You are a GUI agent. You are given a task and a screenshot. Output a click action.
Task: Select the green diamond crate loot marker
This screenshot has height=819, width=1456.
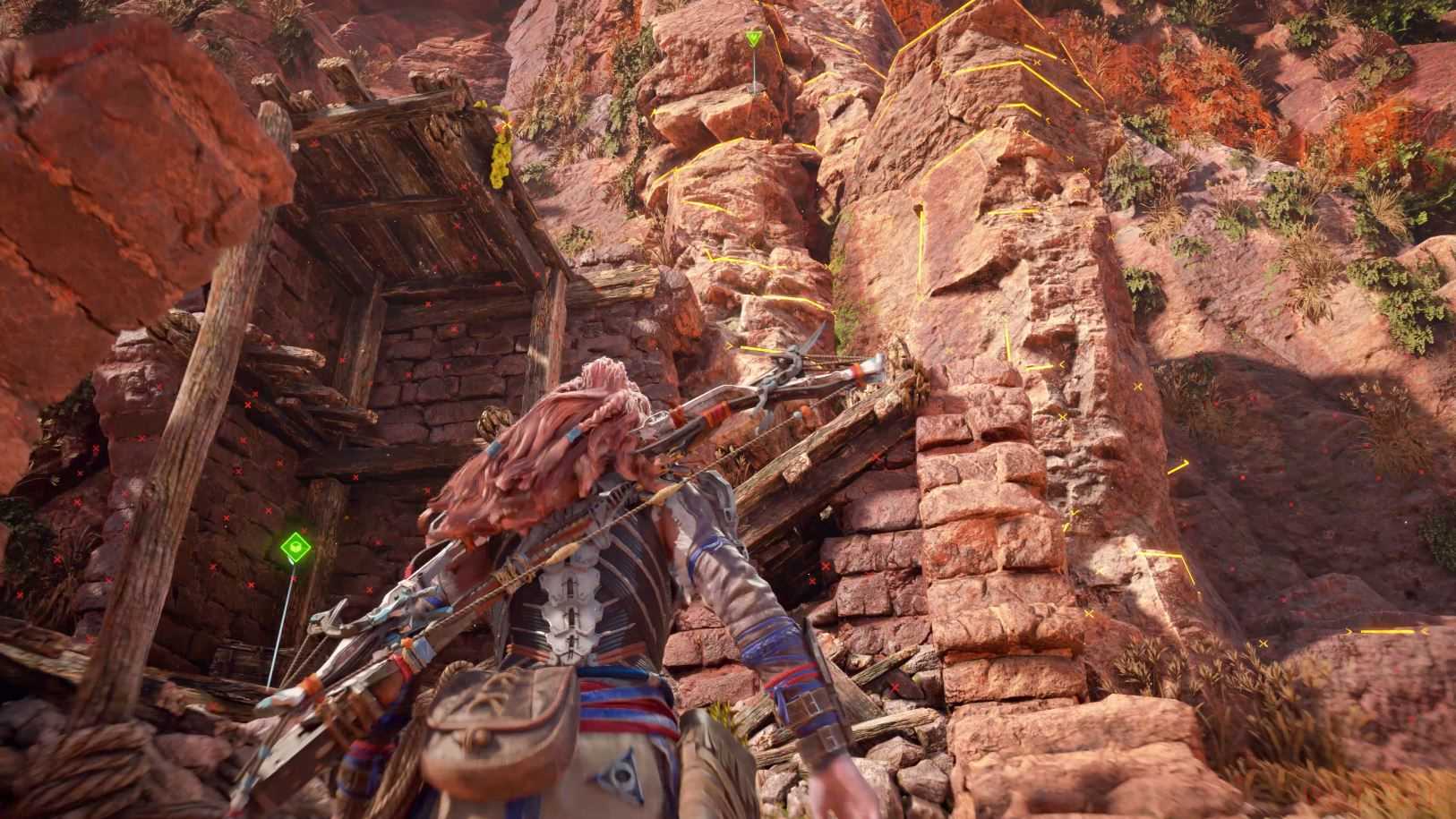295,545
